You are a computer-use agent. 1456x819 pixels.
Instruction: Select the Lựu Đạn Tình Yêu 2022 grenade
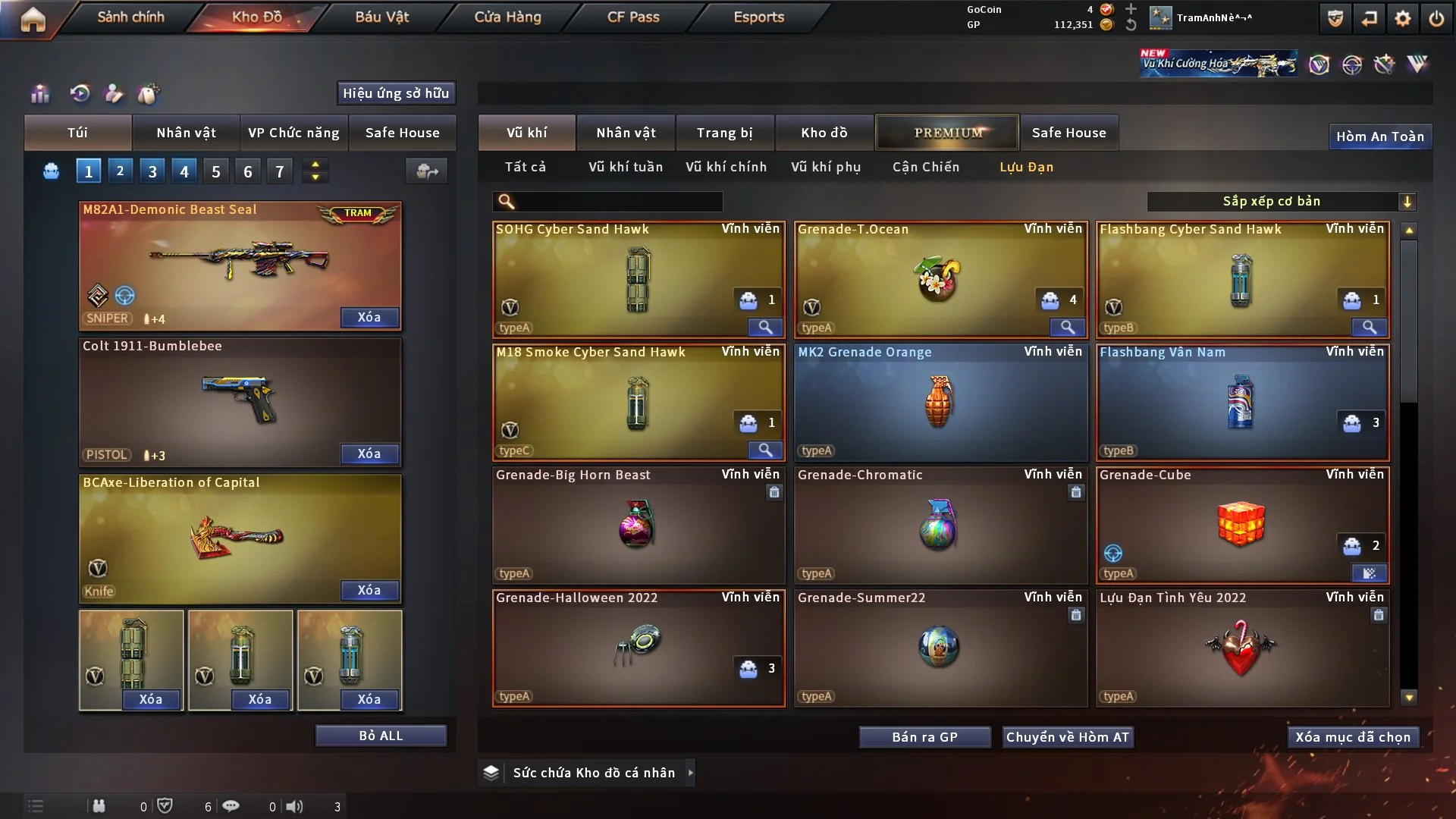point(1241,648)
